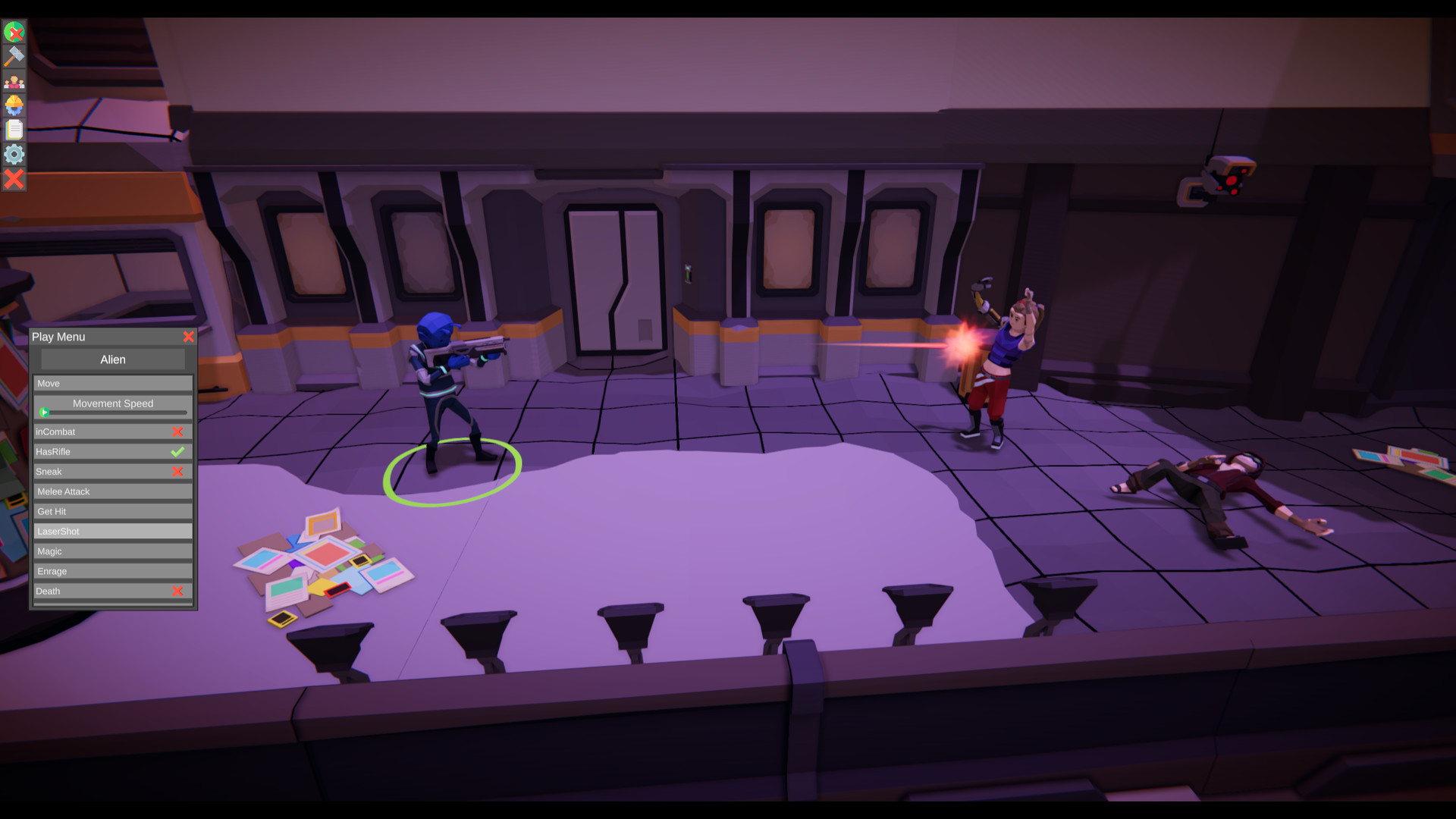Select the LaserShot animation entry
1456x819 pixels.
[x=112, y=531]
